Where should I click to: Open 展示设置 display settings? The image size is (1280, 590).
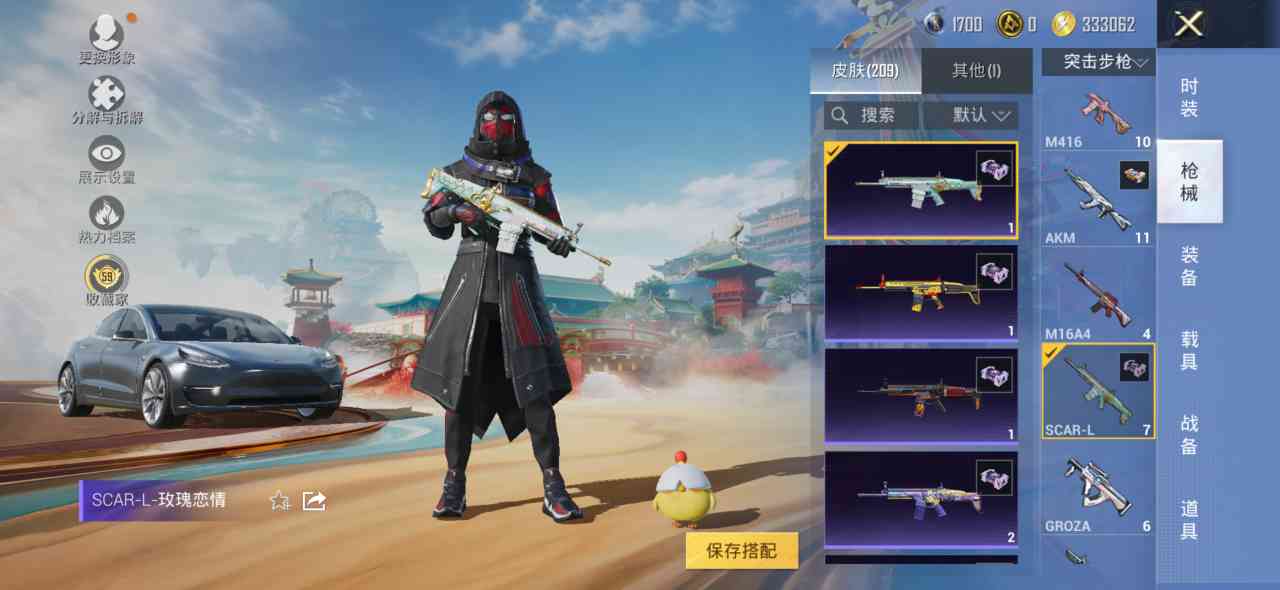tap(107, 160)
